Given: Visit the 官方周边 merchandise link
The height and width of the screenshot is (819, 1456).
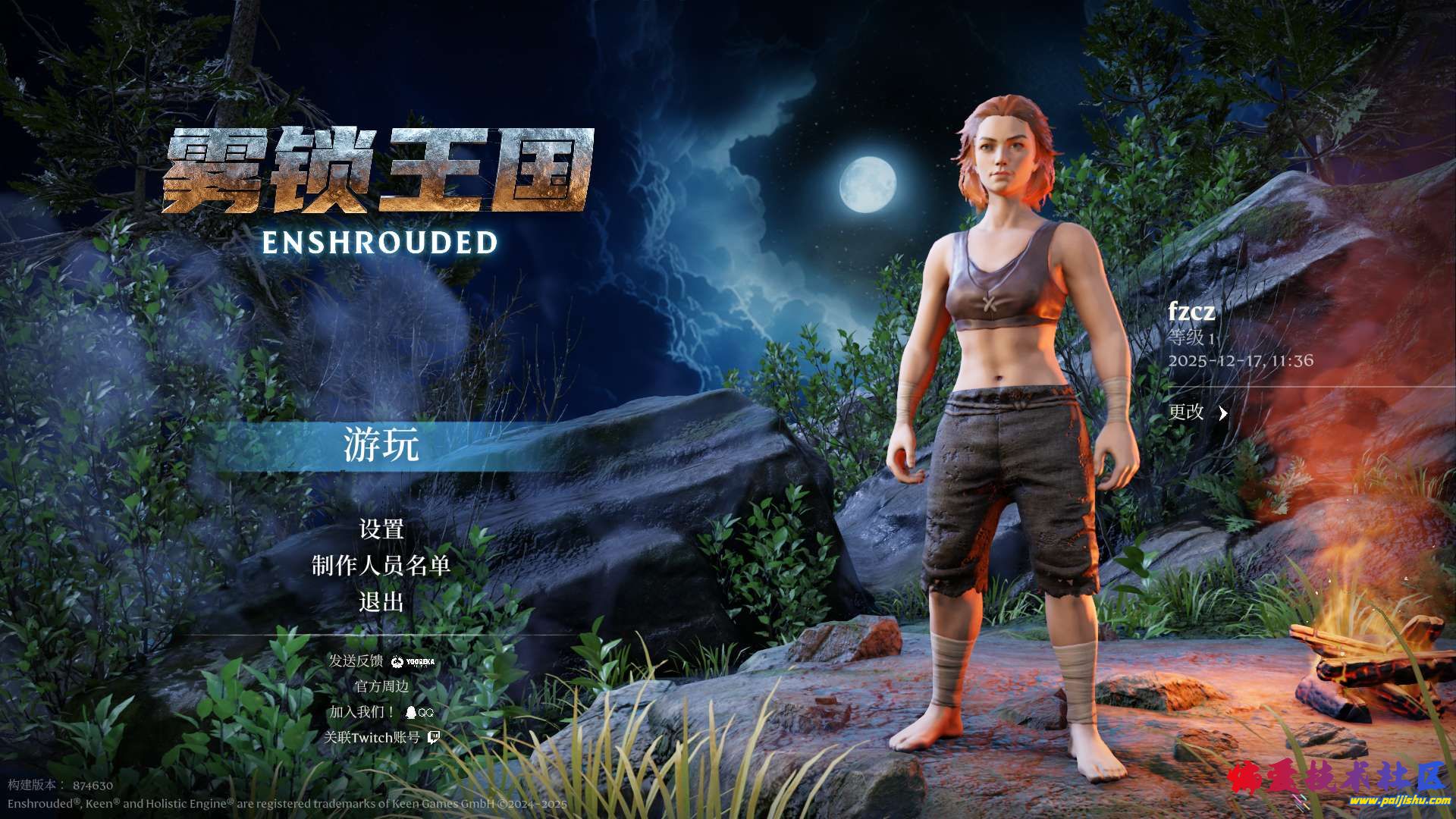Looking at the screenshot, I should click(x=381, y=686).
